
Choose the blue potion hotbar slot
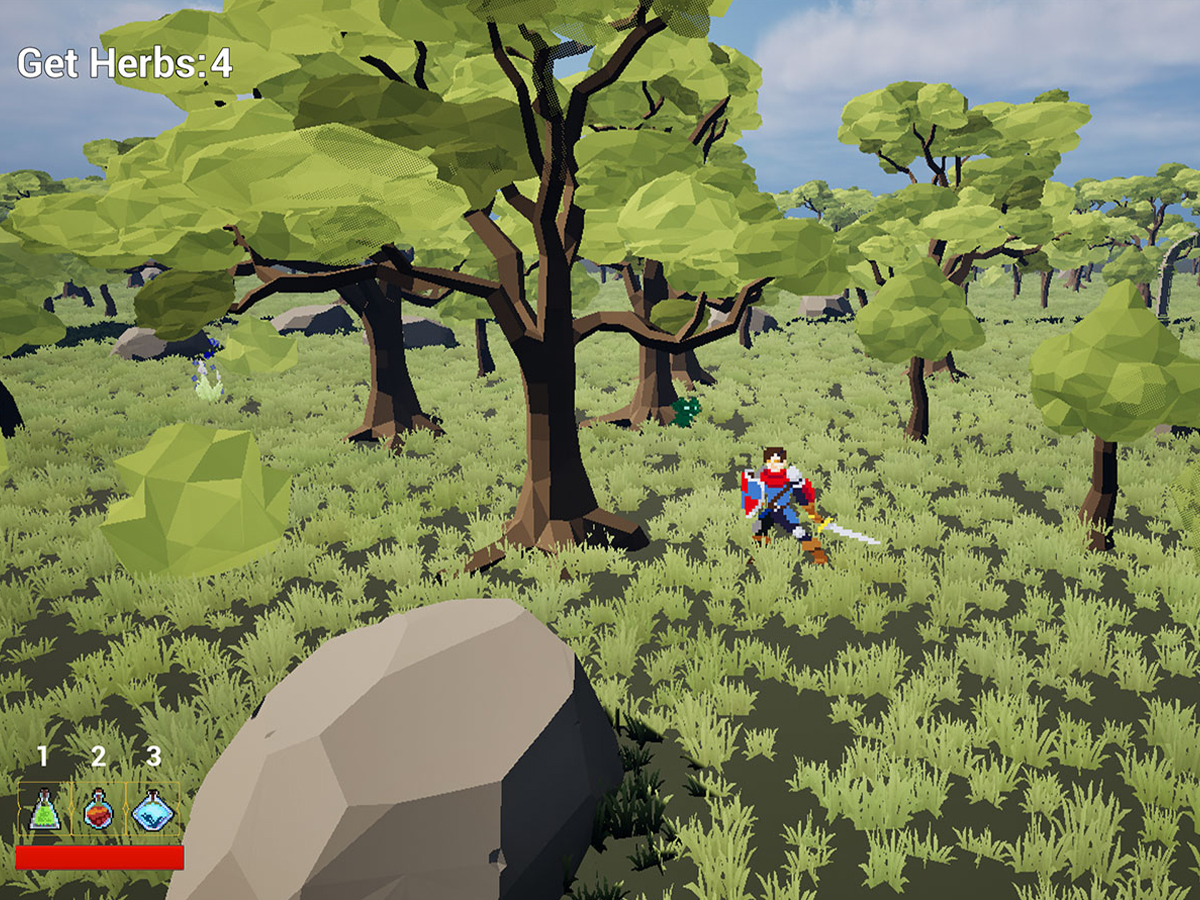pyautogui.click(x=153, y=809)
